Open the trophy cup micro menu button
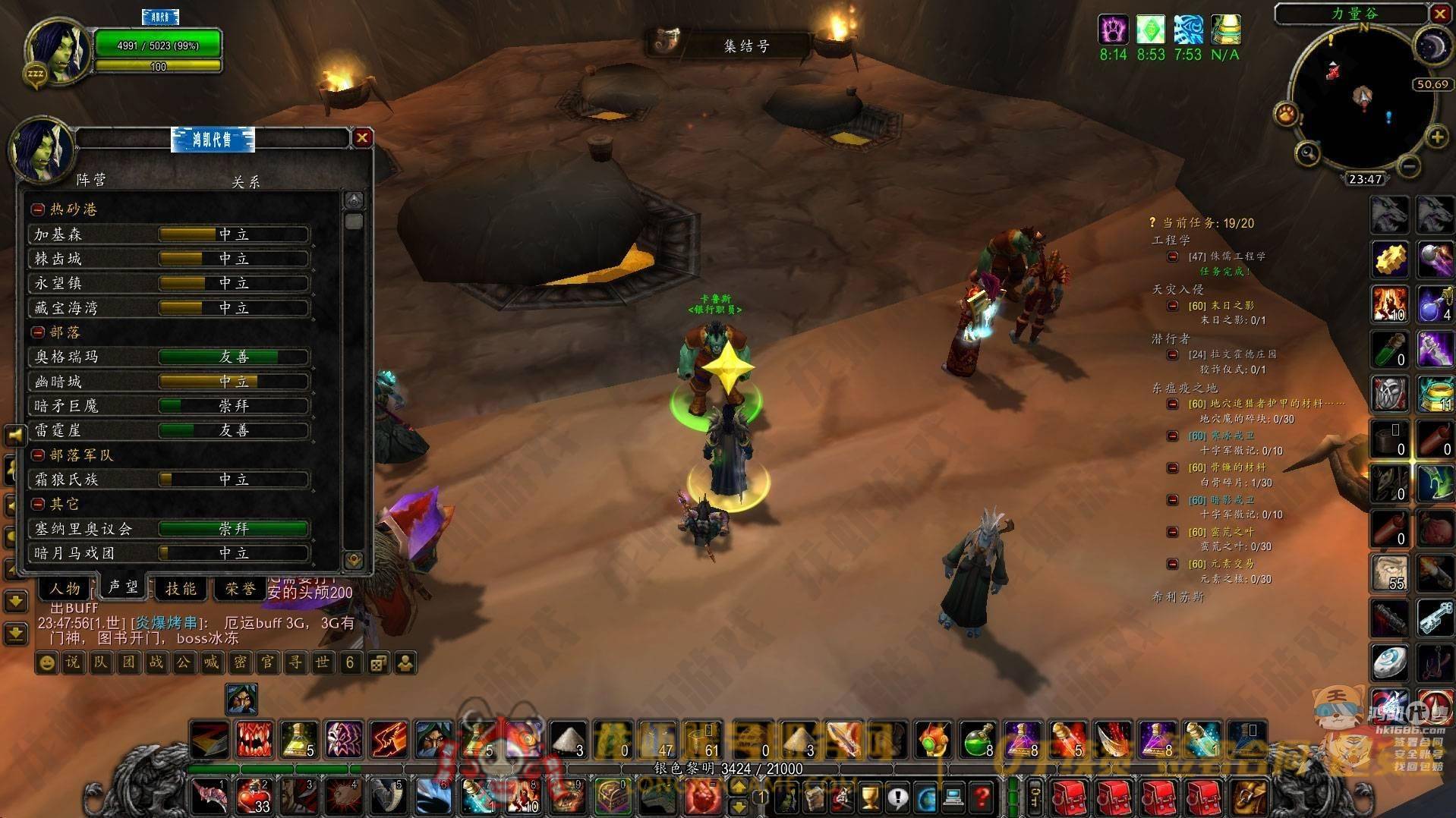 tap(870, 797)
